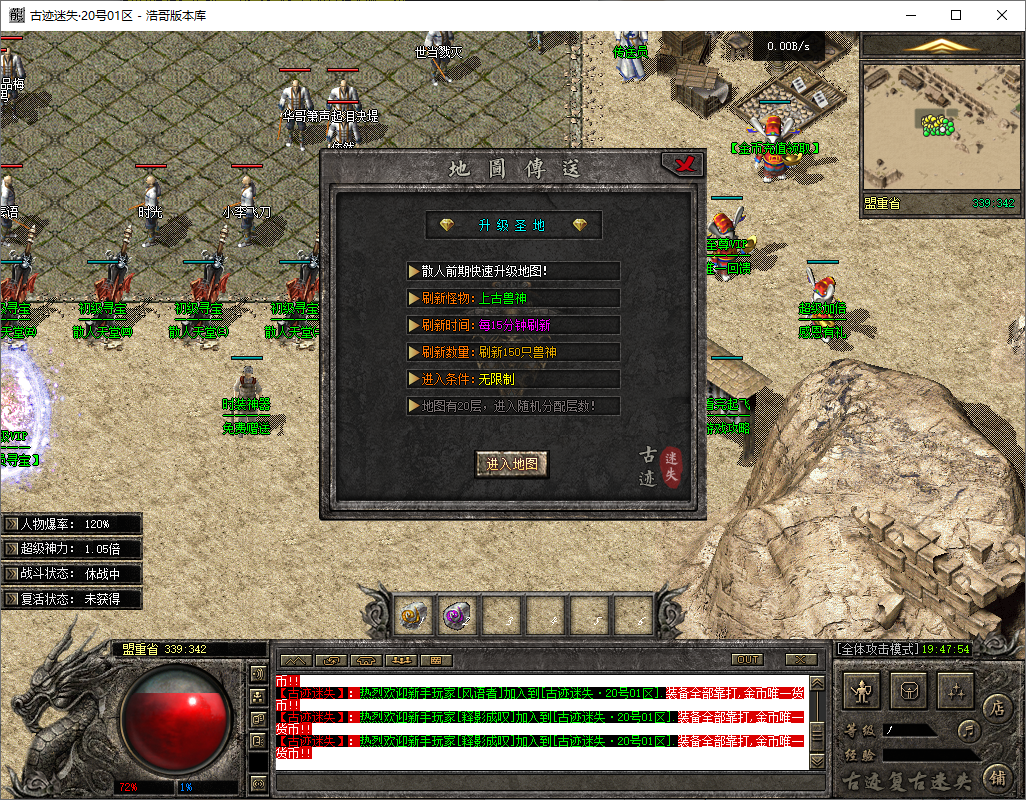
Task: Open the 铺 stall button
Action: pos(997,777)
